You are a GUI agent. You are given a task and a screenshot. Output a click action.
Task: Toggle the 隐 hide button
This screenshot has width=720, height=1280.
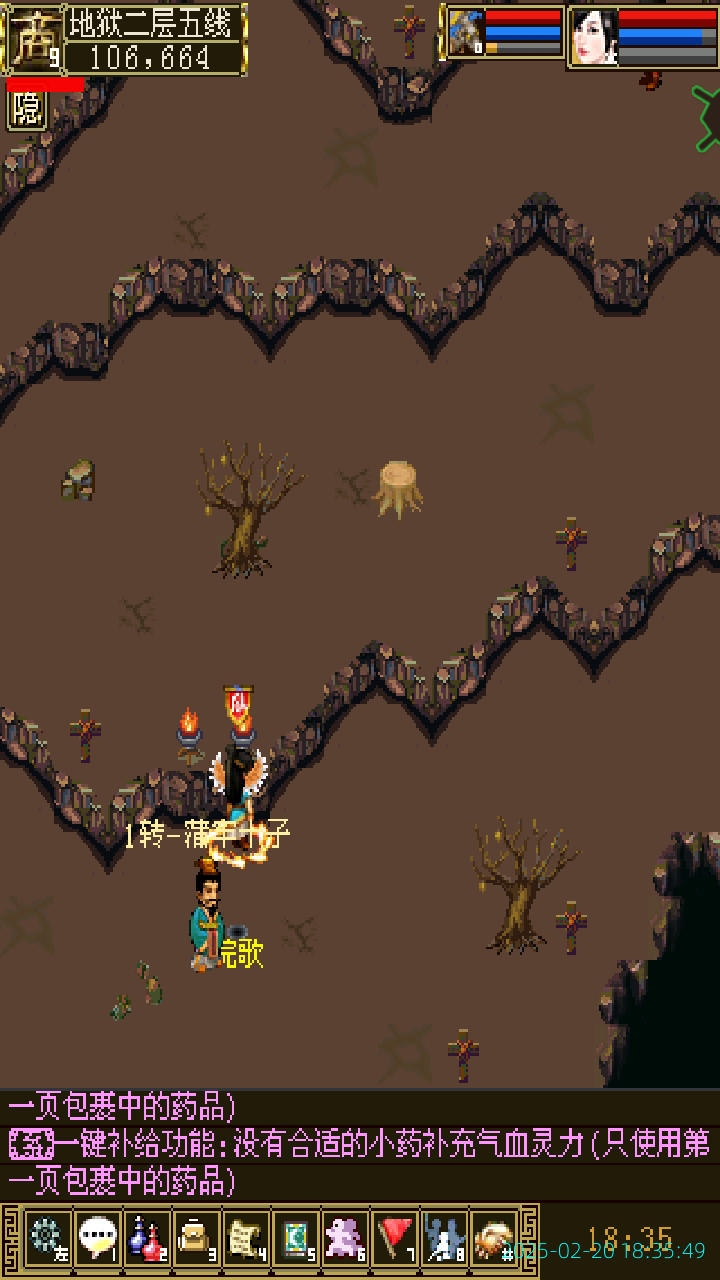point(27,110)
